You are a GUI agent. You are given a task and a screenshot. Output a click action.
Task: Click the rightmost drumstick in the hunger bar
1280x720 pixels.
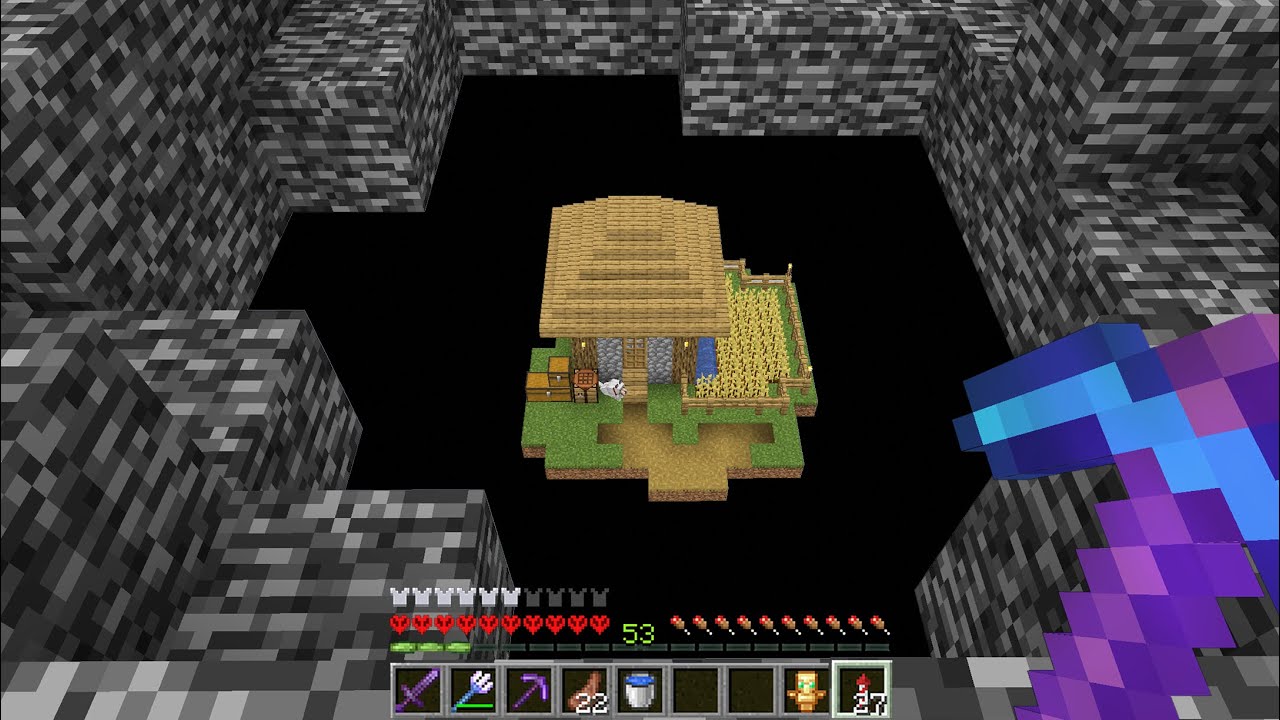point(876,621)
